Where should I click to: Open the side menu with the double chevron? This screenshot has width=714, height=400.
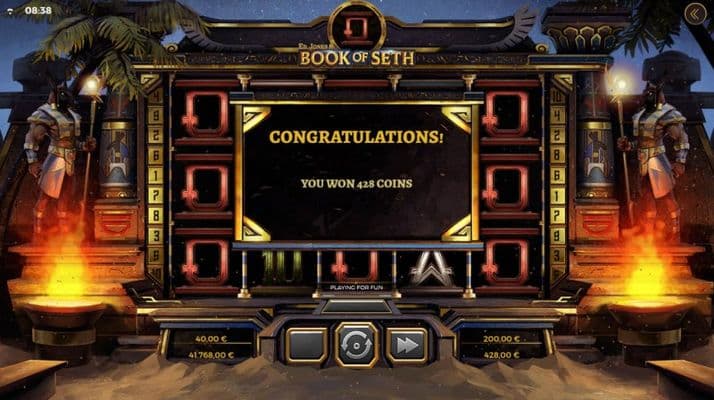tap(696, 13)
